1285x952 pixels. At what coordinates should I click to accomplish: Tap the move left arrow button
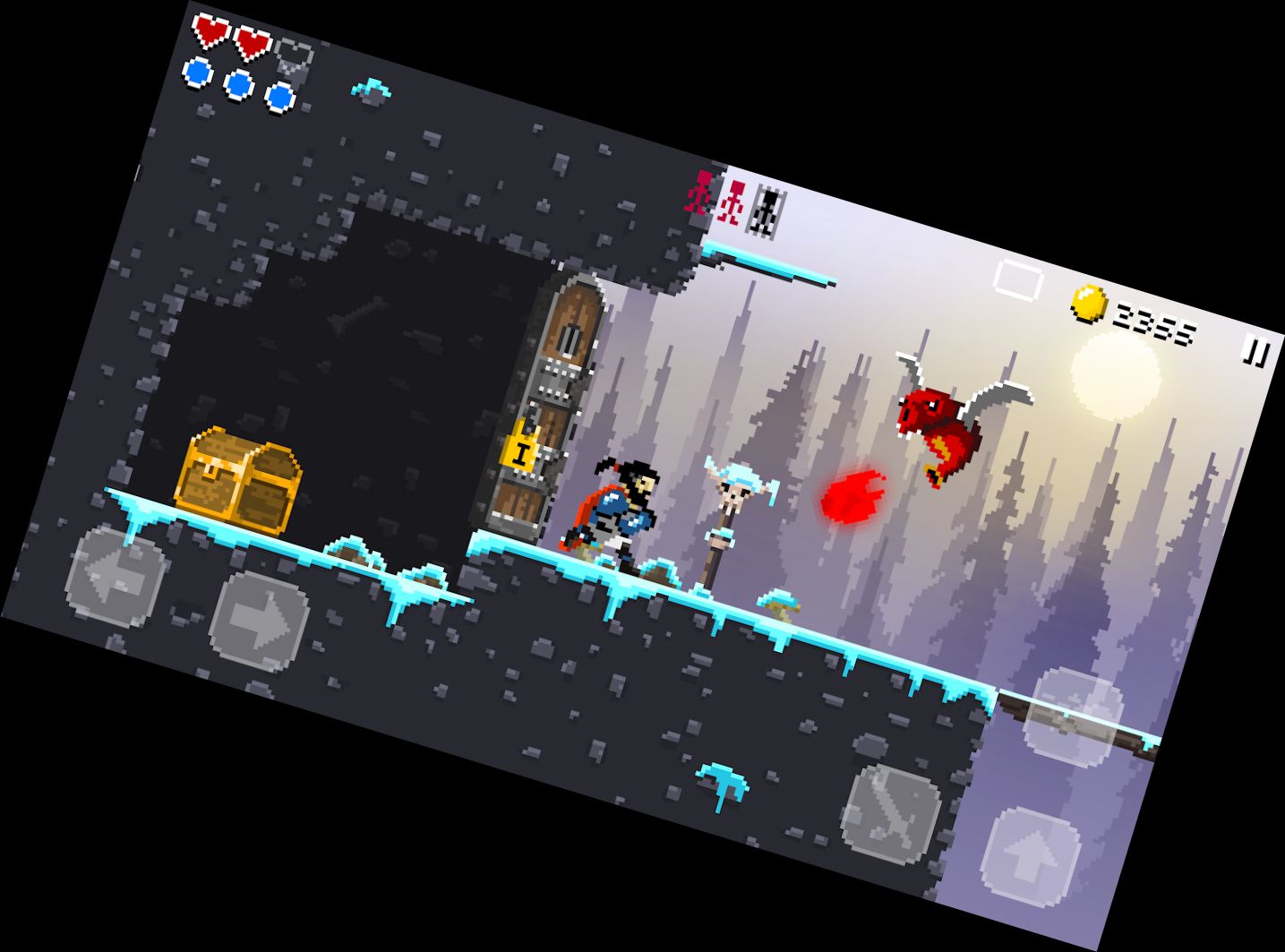(117, 576)
